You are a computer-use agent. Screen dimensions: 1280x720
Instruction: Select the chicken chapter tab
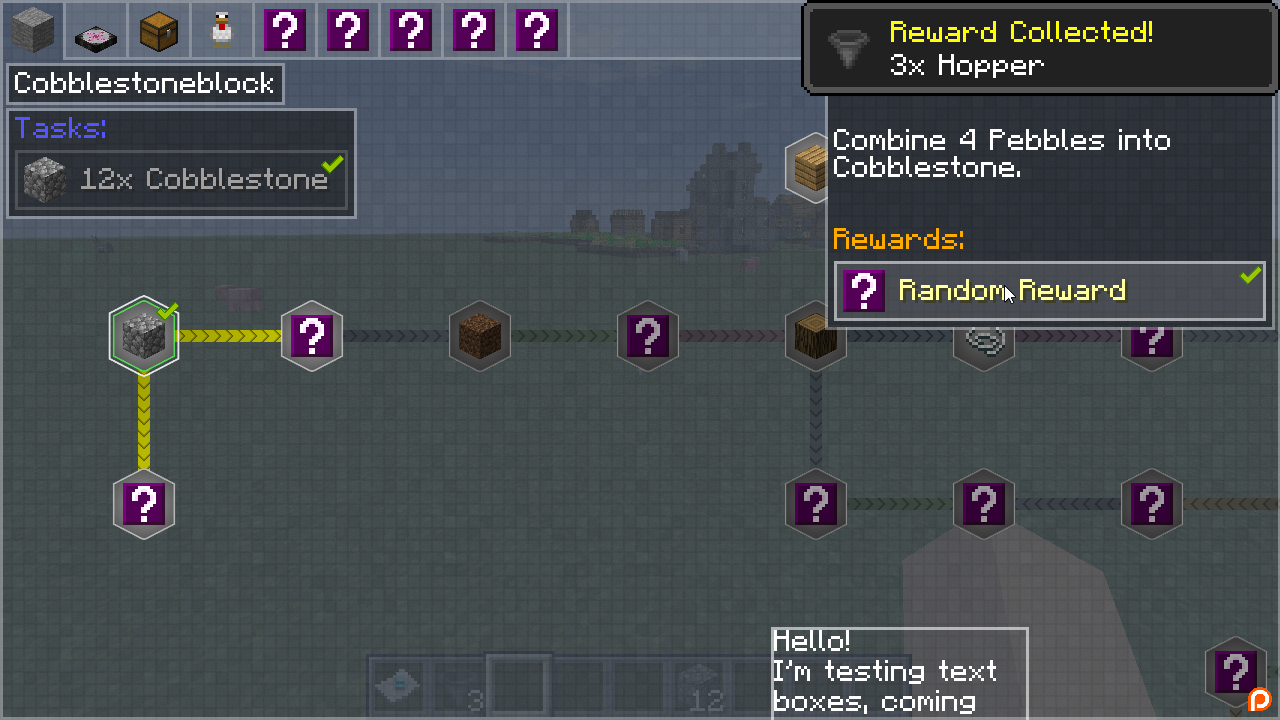click(x=221, y=30)
